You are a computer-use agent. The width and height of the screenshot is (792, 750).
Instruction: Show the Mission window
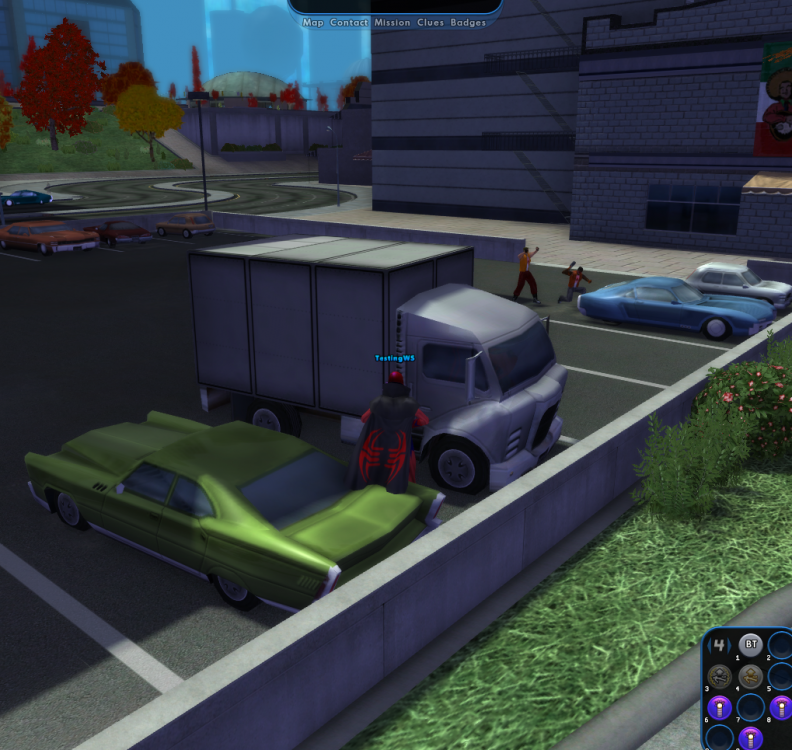click(393, 22)
